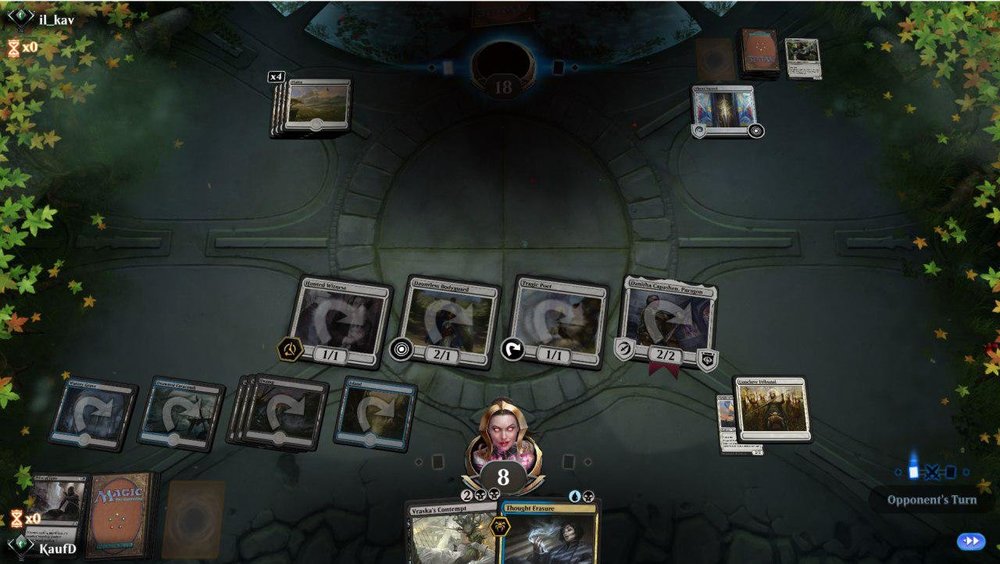Click the Hunted Witness creature card
Image resolution: width=1000 pixels, height=564 pixels.
[341, 323]
